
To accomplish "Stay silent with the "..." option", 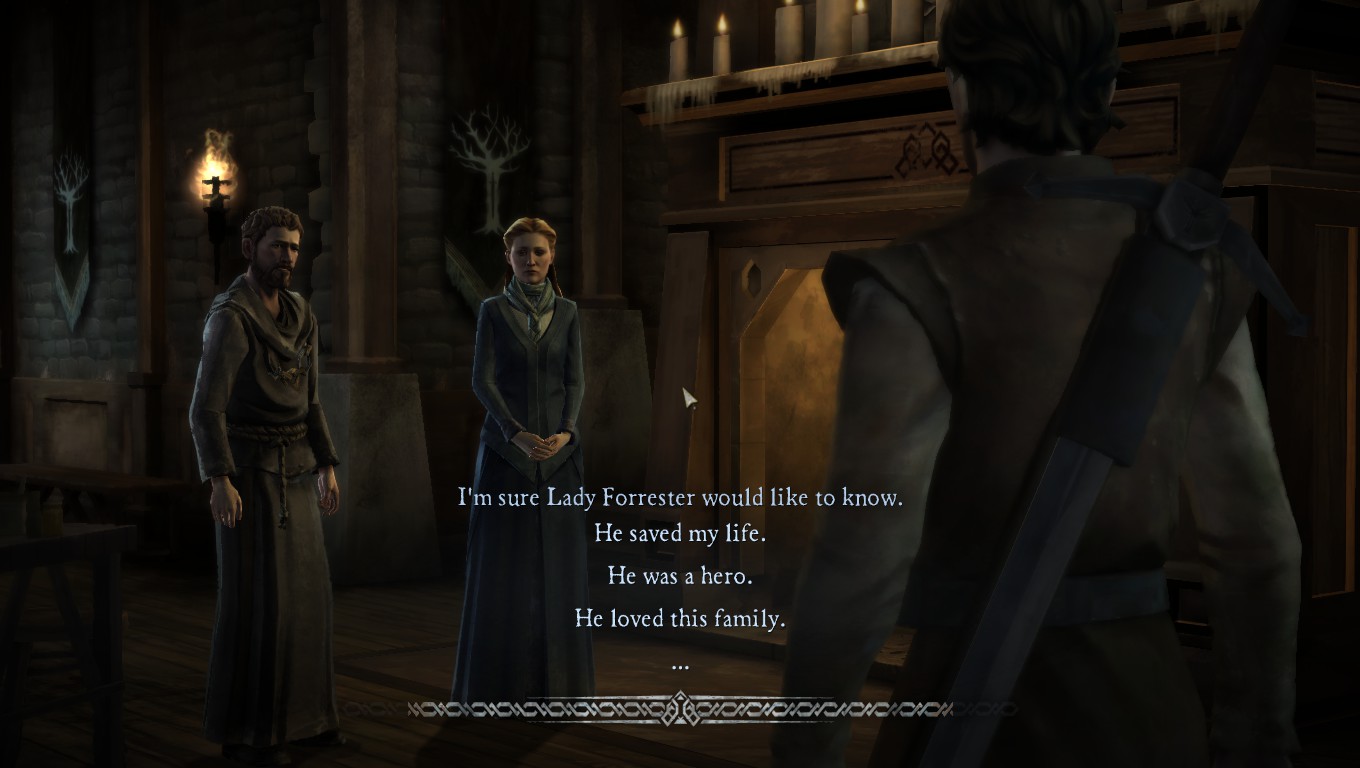I will (680, 664).
